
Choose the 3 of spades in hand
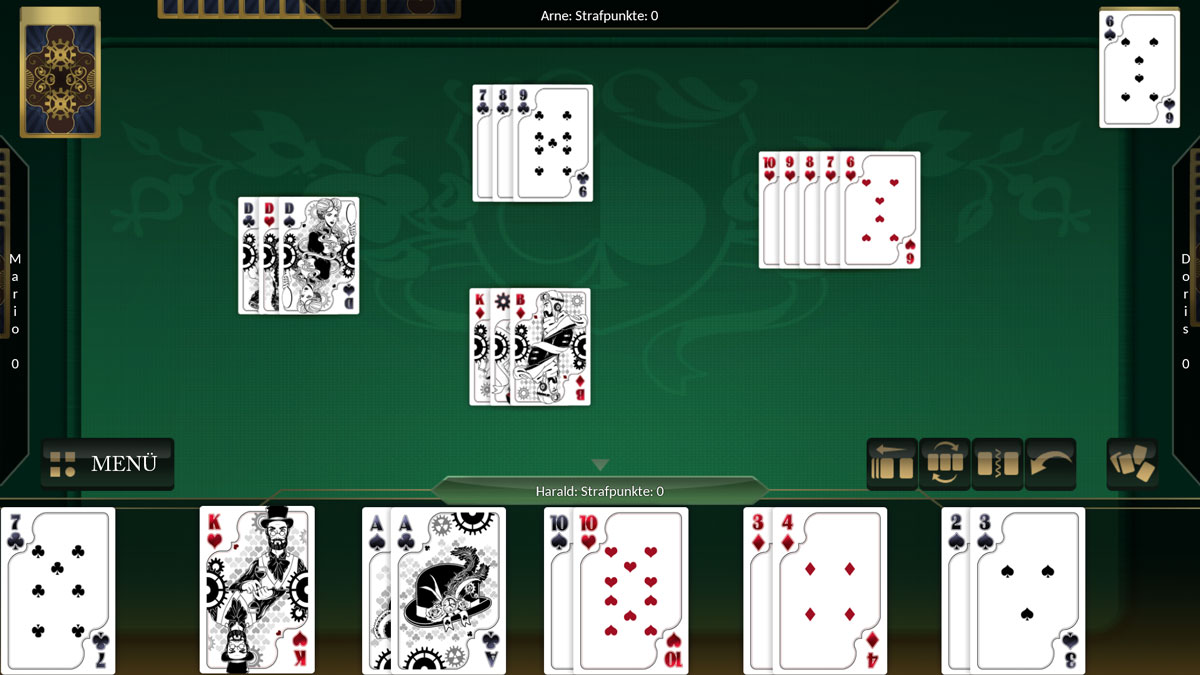tap(1027, 589)
